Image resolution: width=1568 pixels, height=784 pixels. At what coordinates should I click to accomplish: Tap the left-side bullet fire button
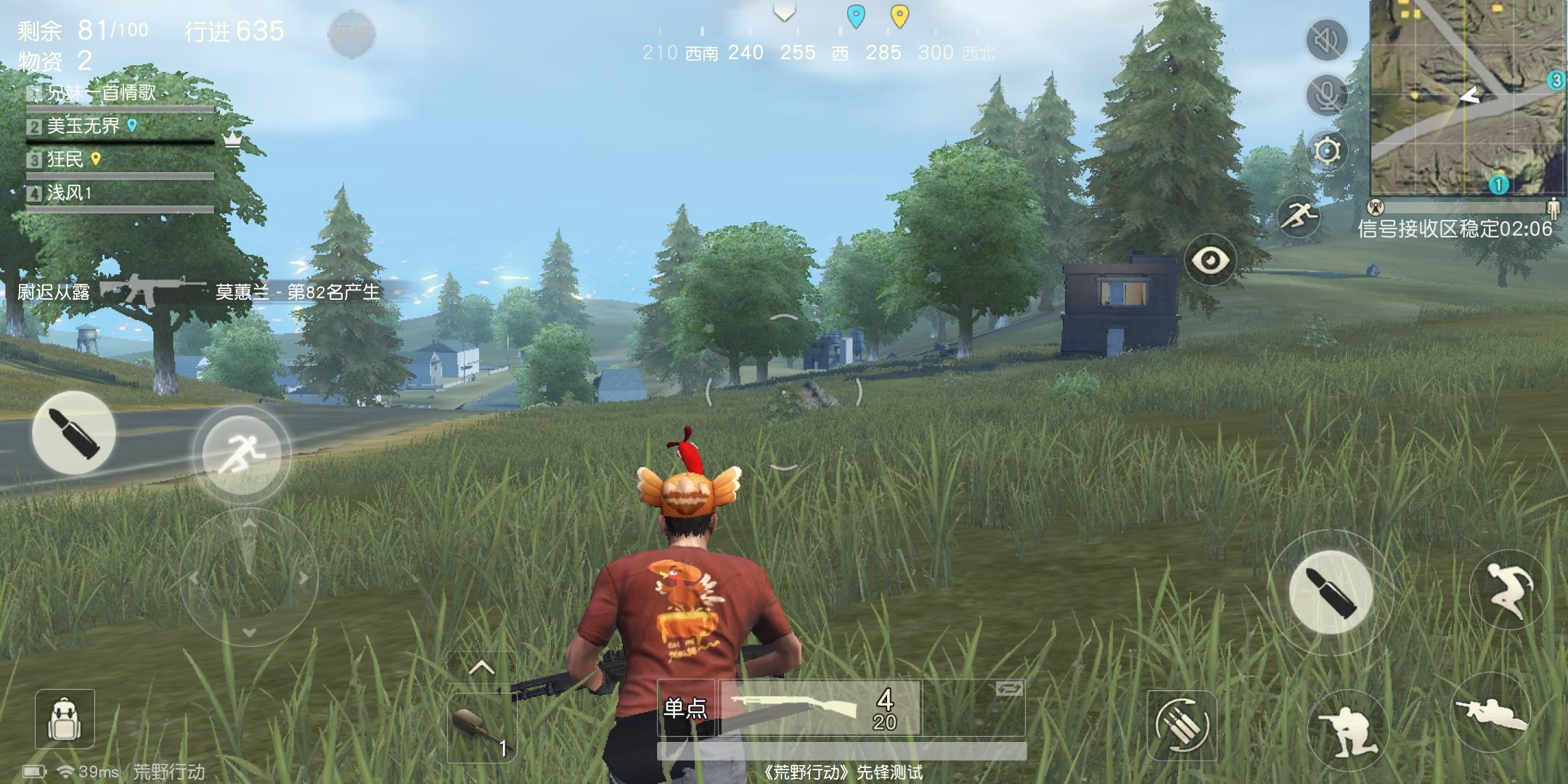tap(73, 433)
